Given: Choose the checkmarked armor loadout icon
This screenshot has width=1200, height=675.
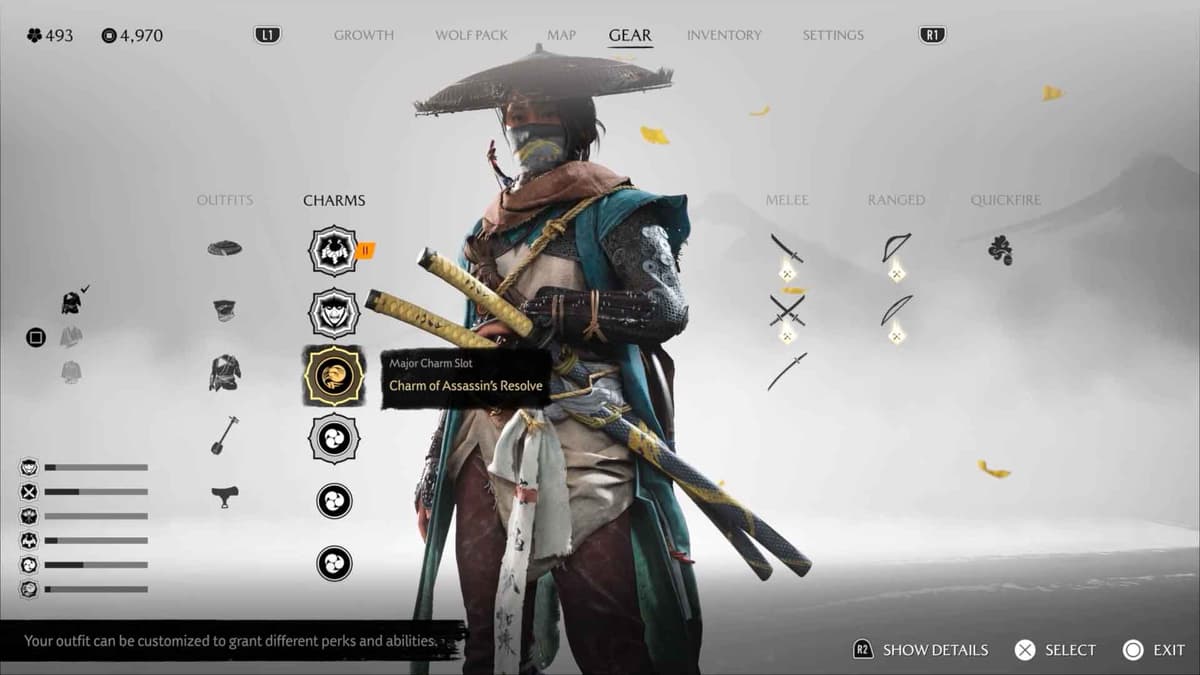Looking at the screenshot, I should click(71, 302).
